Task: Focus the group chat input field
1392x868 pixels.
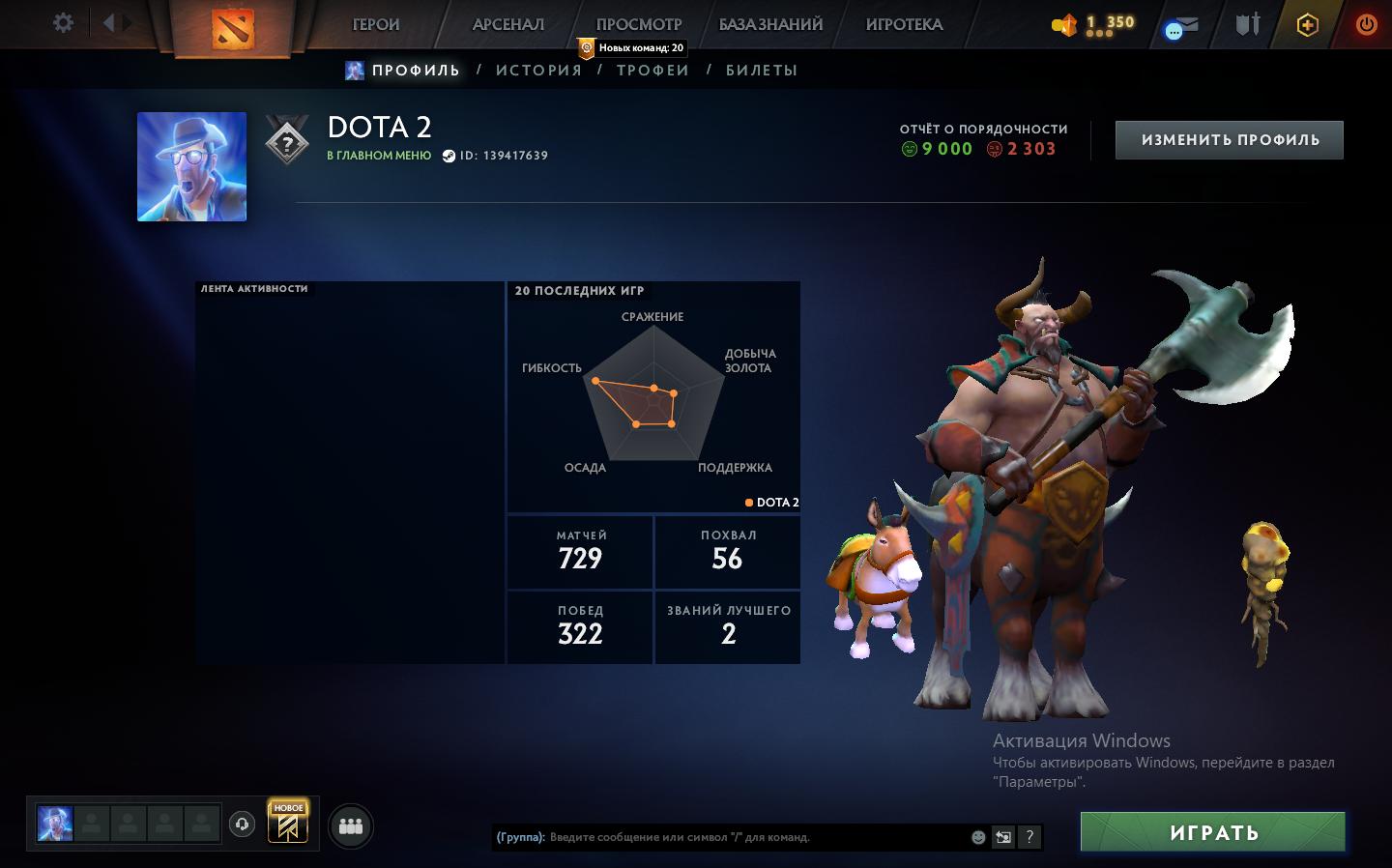Action: click(754, 837)
